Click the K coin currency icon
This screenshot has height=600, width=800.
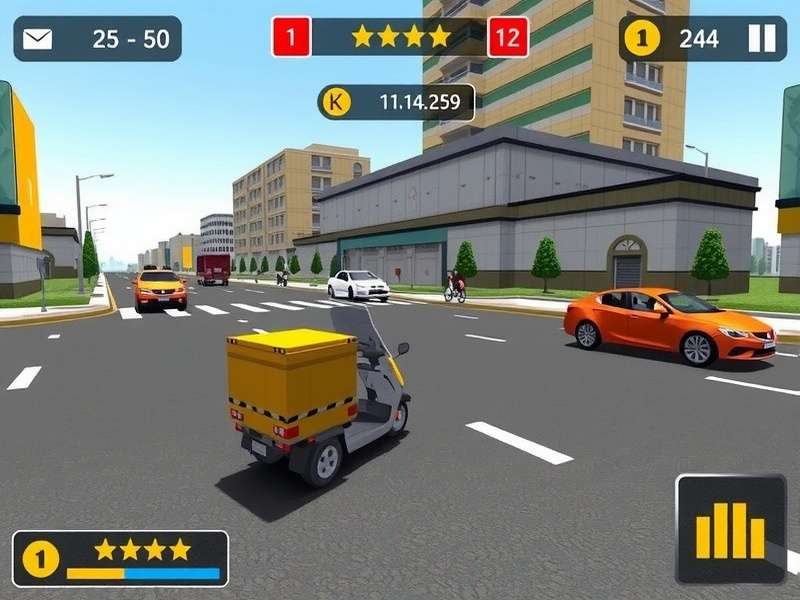pos(338,101)
